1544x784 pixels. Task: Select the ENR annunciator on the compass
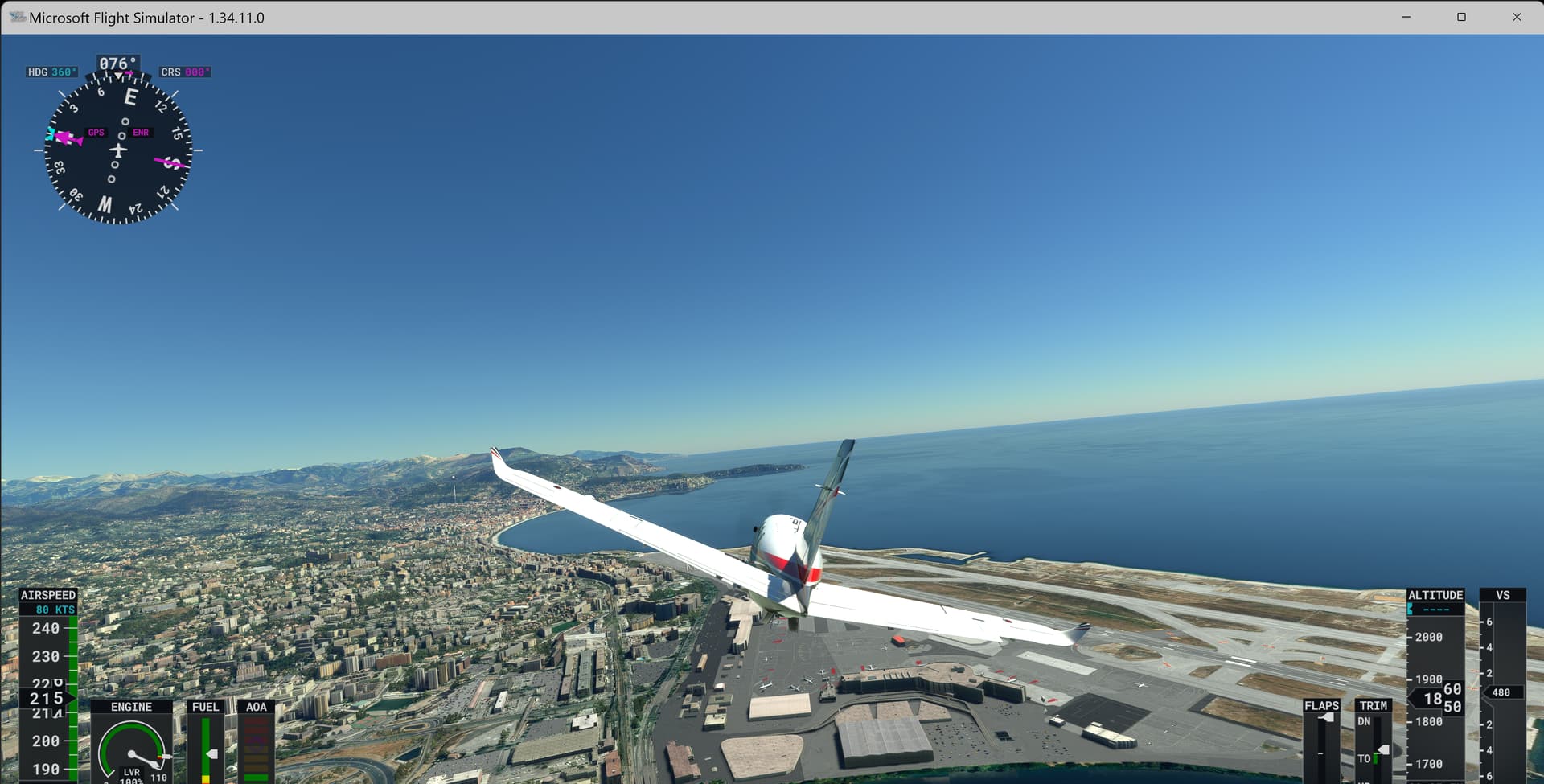click(x=141, y=132)
